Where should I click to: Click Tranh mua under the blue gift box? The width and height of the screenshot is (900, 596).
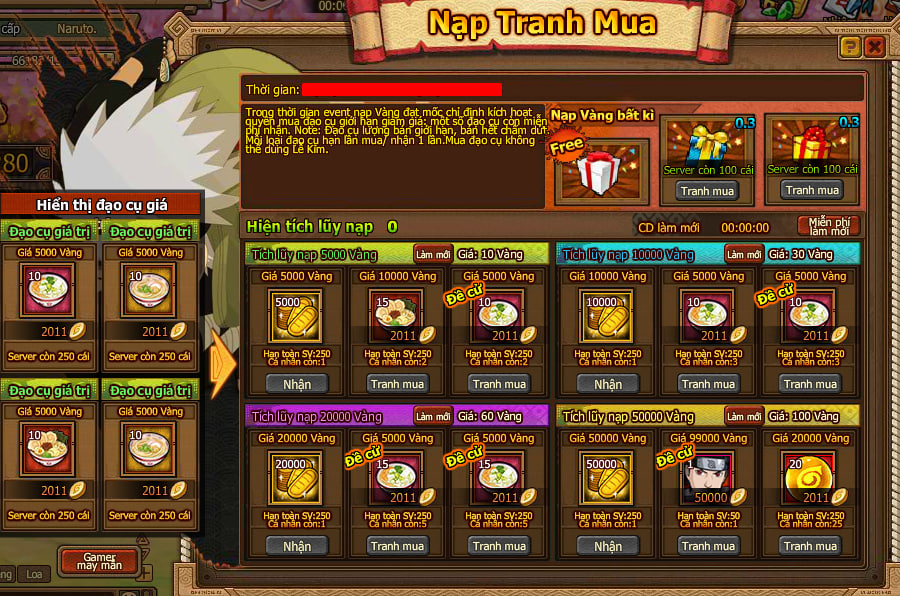(707, 190)
